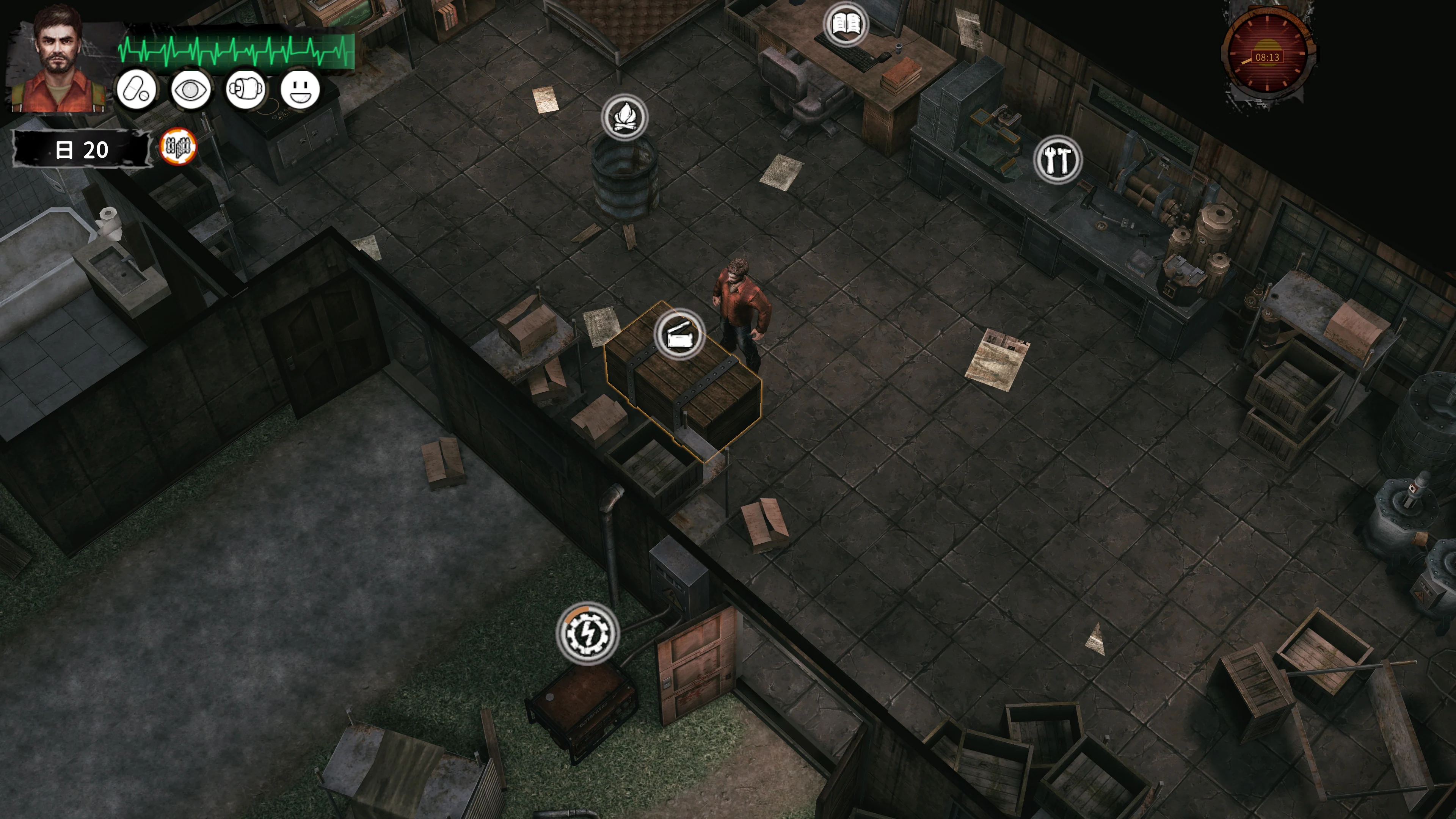
Task: Show the smiley face mood status
Action: (x=300, y=90)
